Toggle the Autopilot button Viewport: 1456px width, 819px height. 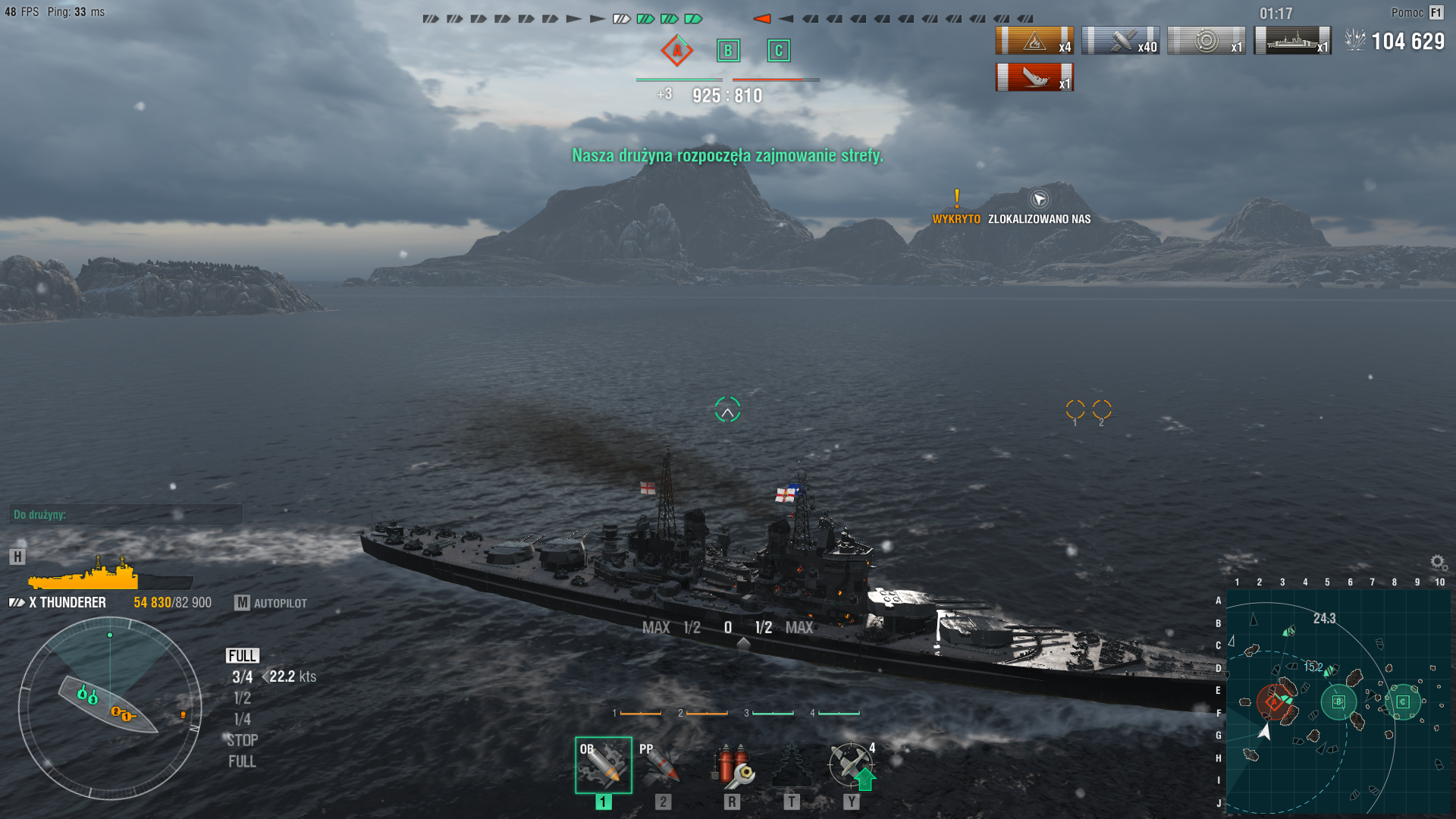(x=271, y=603)
